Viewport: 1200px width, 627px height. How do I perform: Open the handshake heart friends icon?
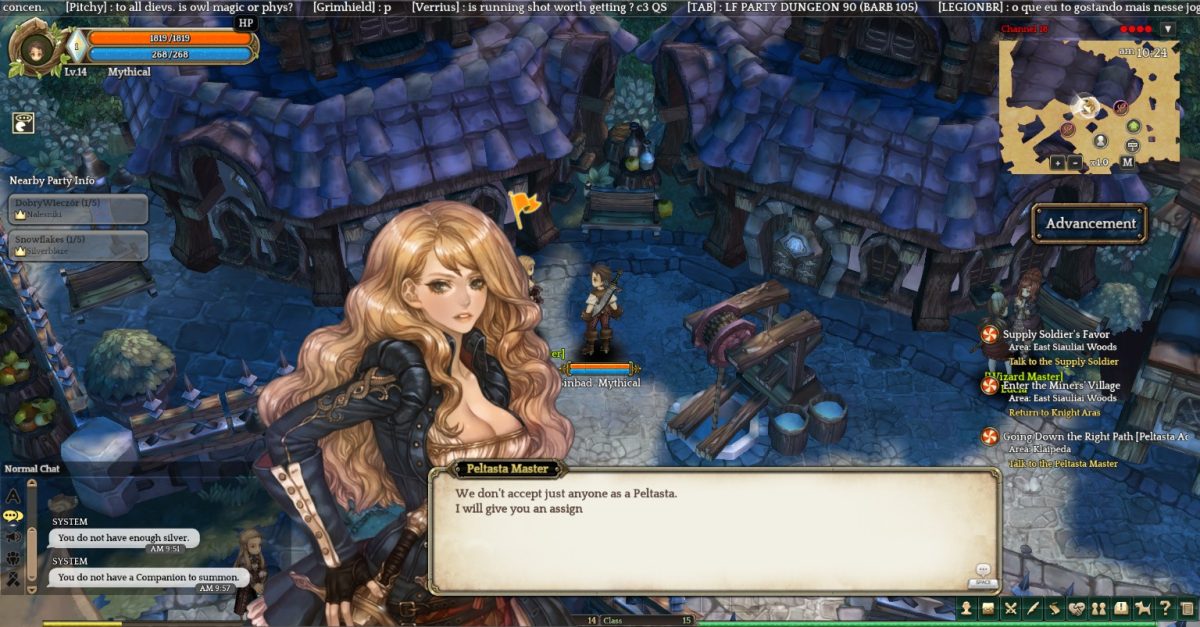[x=1077, y=608]
